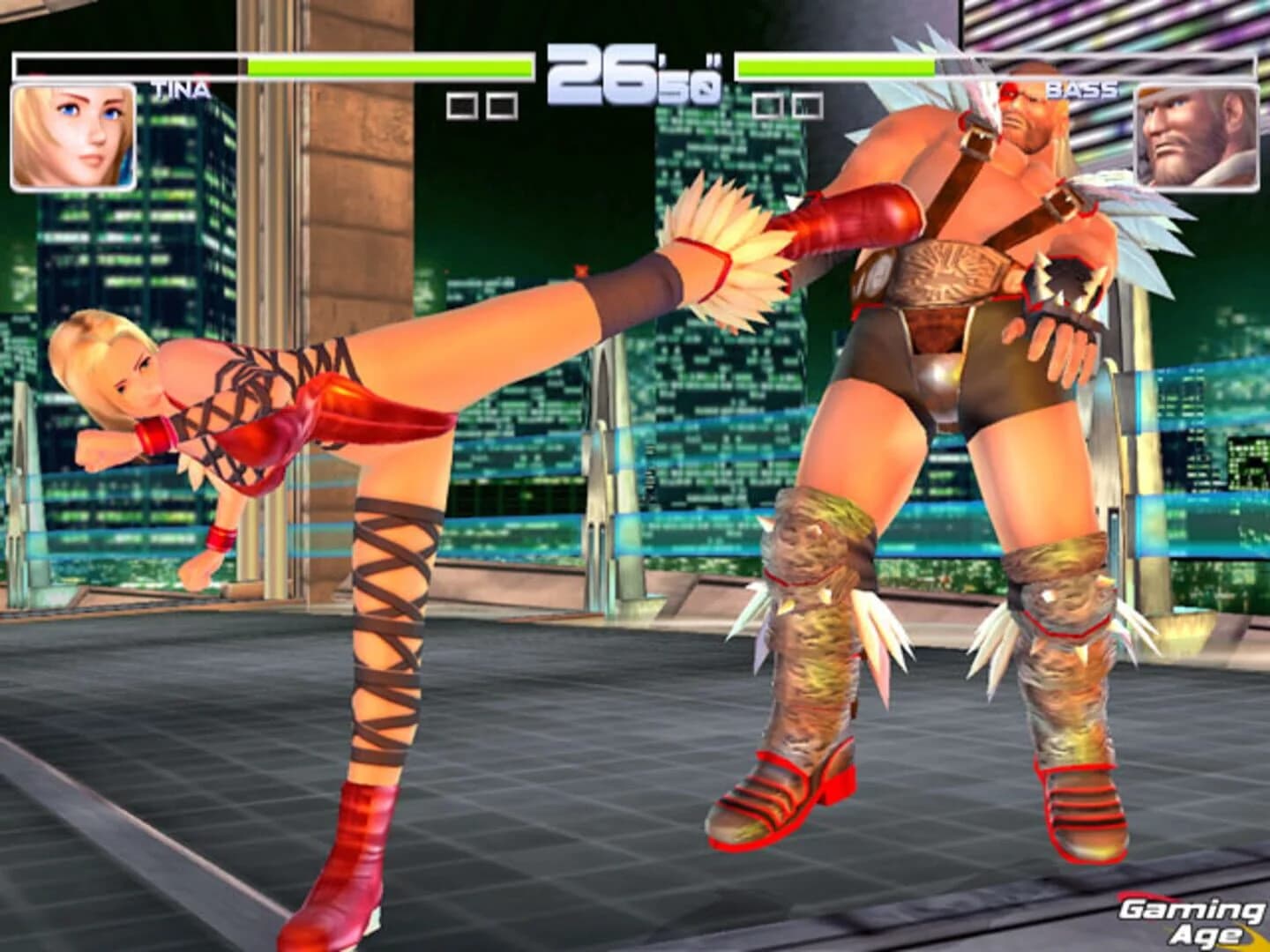
Task: Select the first stock box under Bass's bar
Action: [766, 105]
